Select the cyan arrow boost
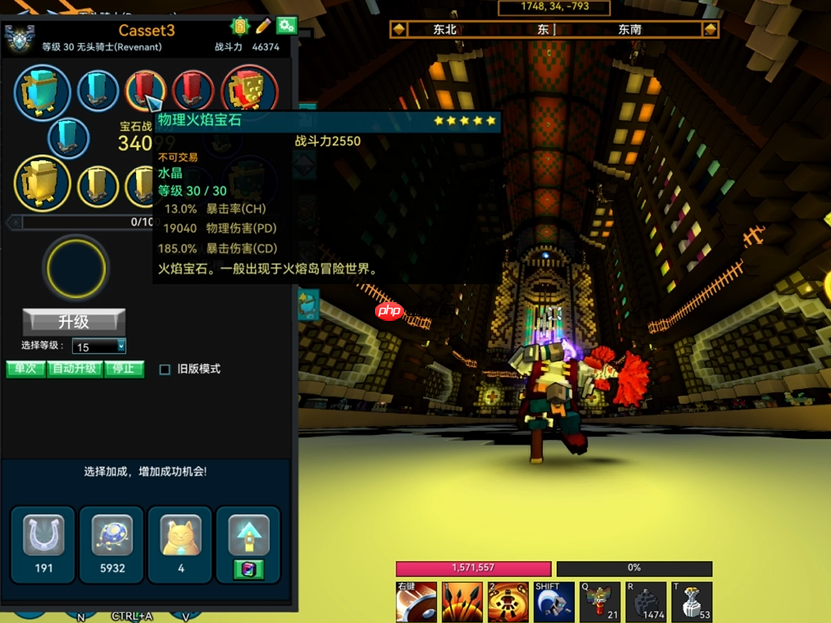Image resolution: width=831 pixels, height=623 pixels. pyautogui.click(x=249, y=535)
